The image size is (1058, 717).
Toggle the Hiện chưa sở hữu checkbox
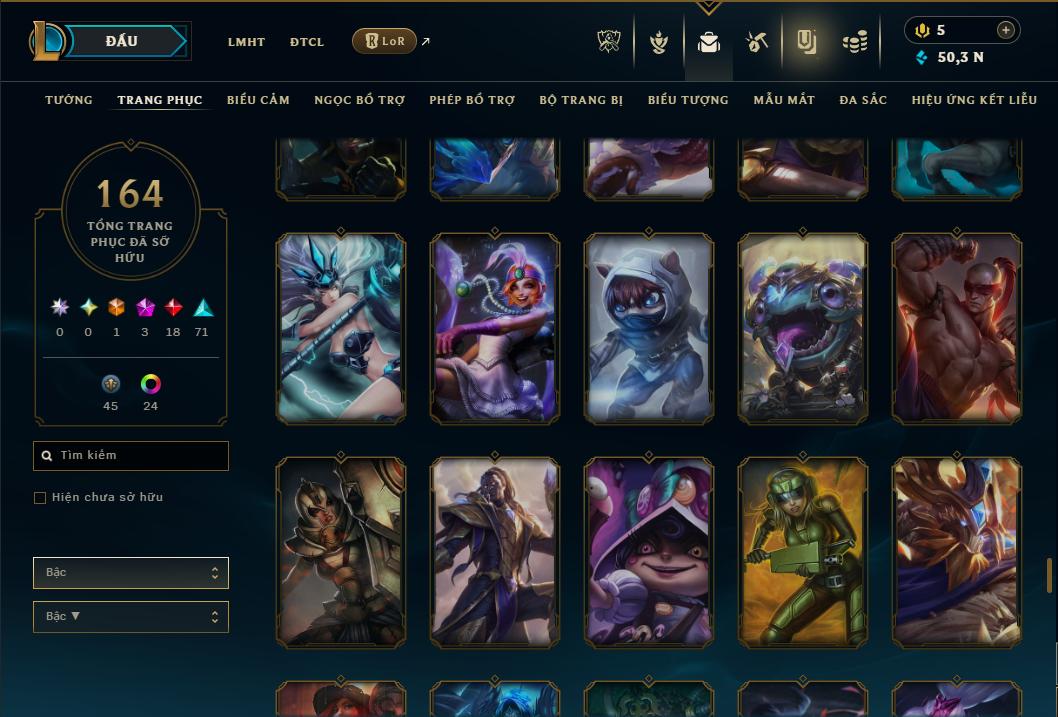pos(40,498)
